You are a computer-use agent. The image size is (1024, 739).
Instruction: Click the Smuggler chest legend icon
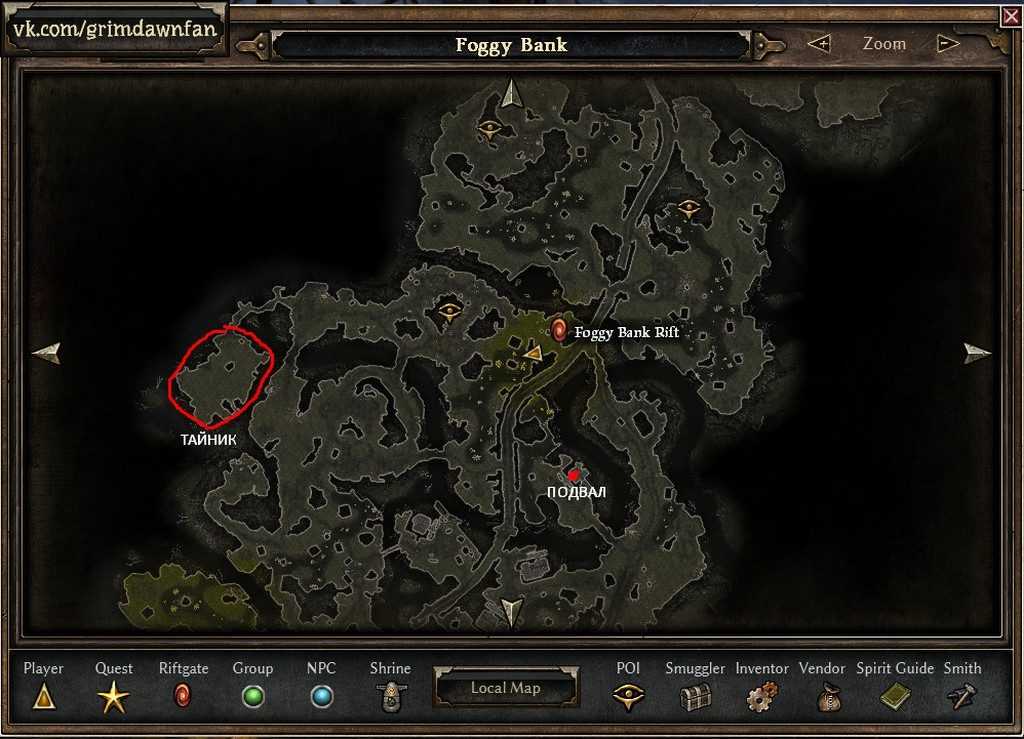tap(695, 696)
